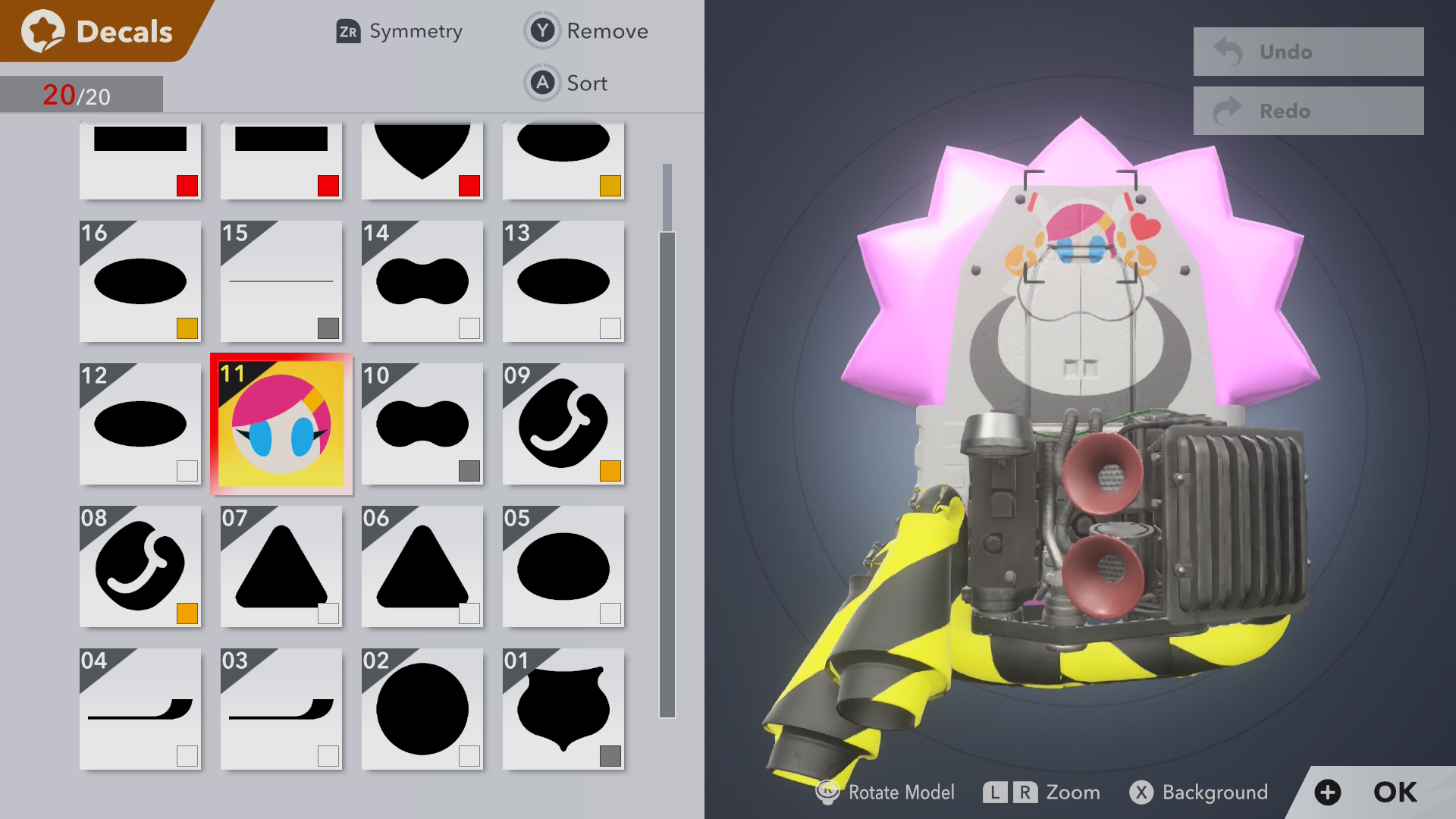Select decal 08 swirl shape
Viewport: 1456px width, 819px height.
tap(140, 566)
